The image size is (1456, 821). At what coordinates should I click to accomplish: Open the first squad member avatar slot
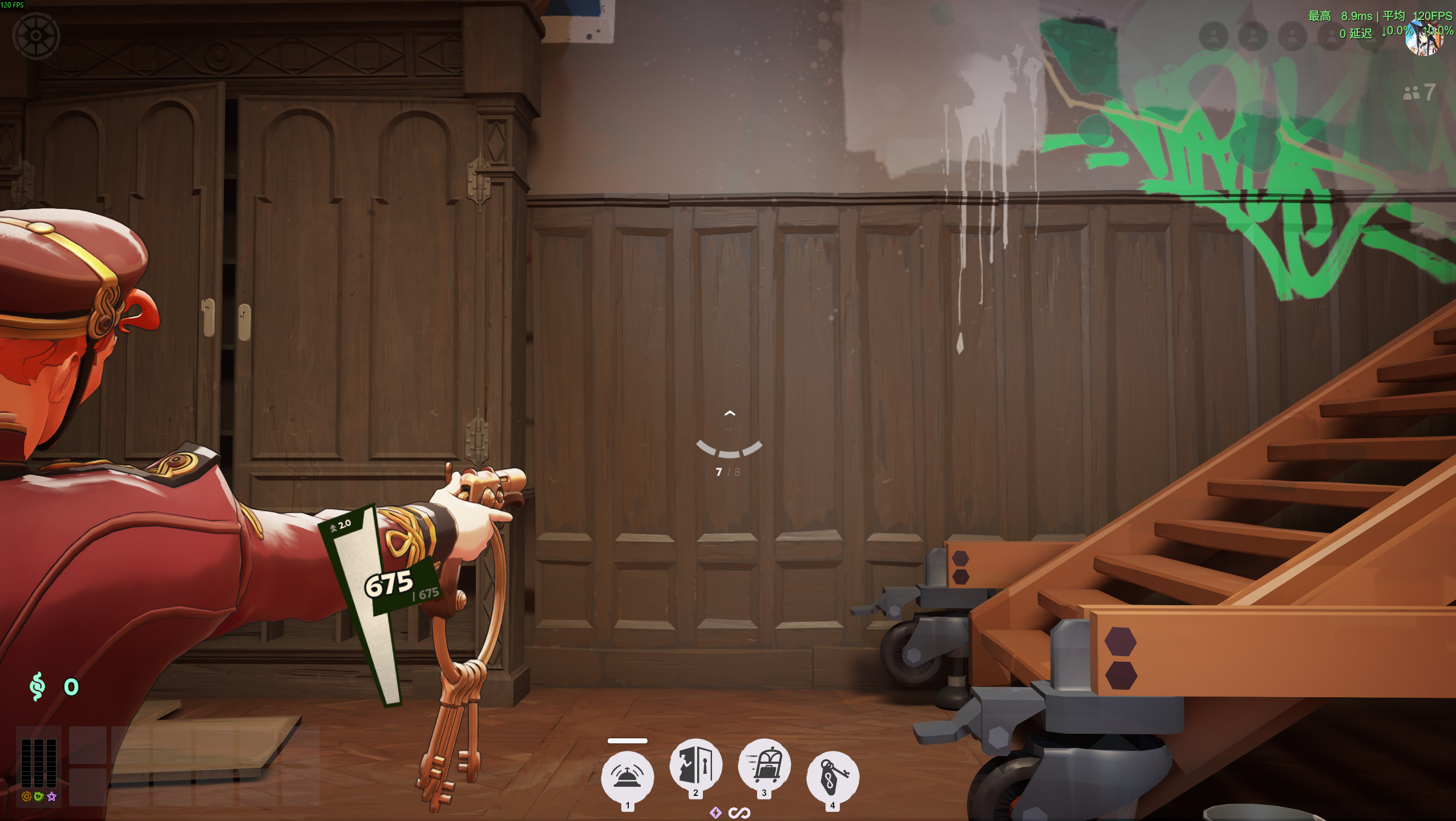coord(1214,37)
